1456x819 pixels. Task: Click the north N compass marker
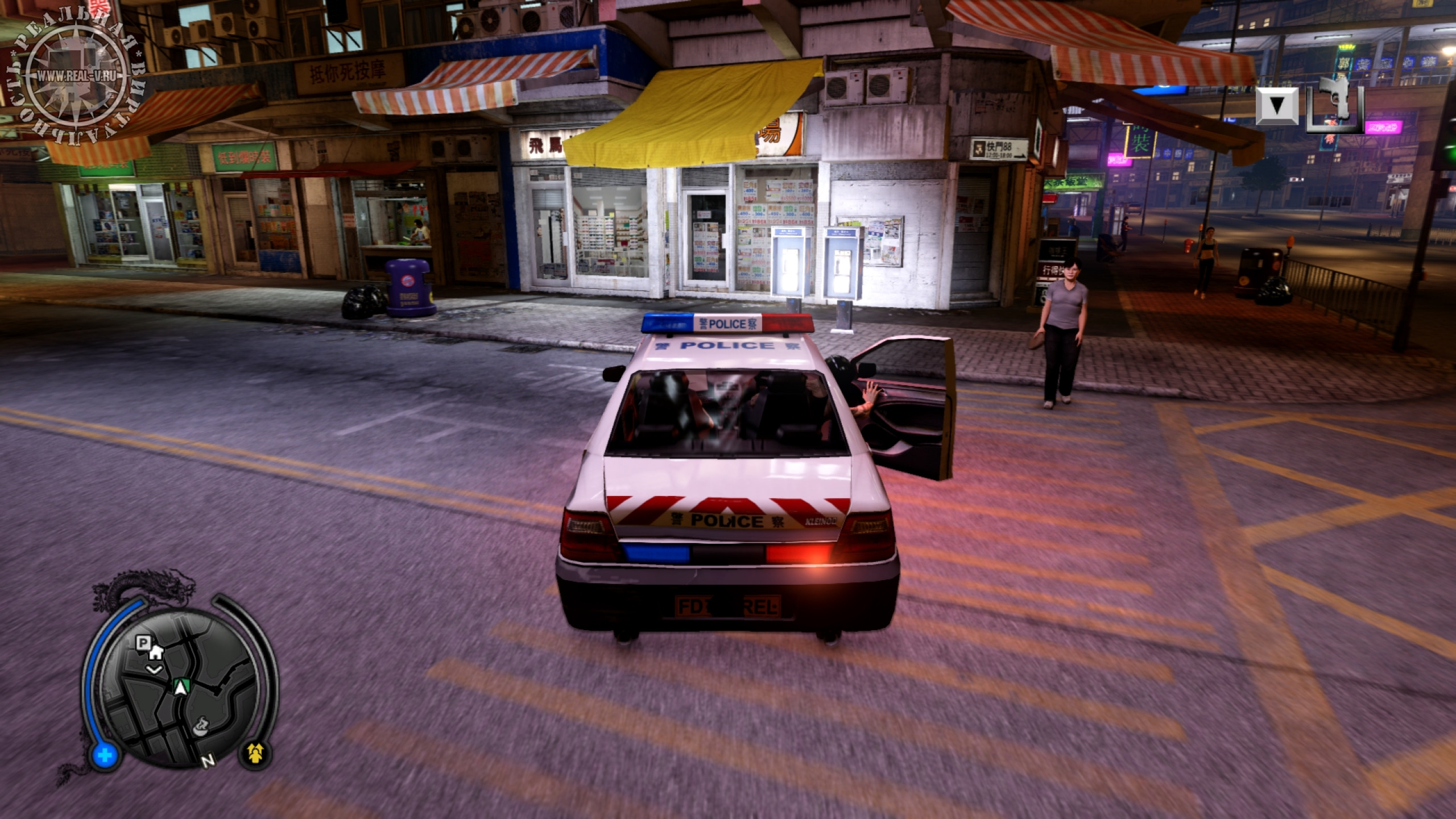click(209, 760)
